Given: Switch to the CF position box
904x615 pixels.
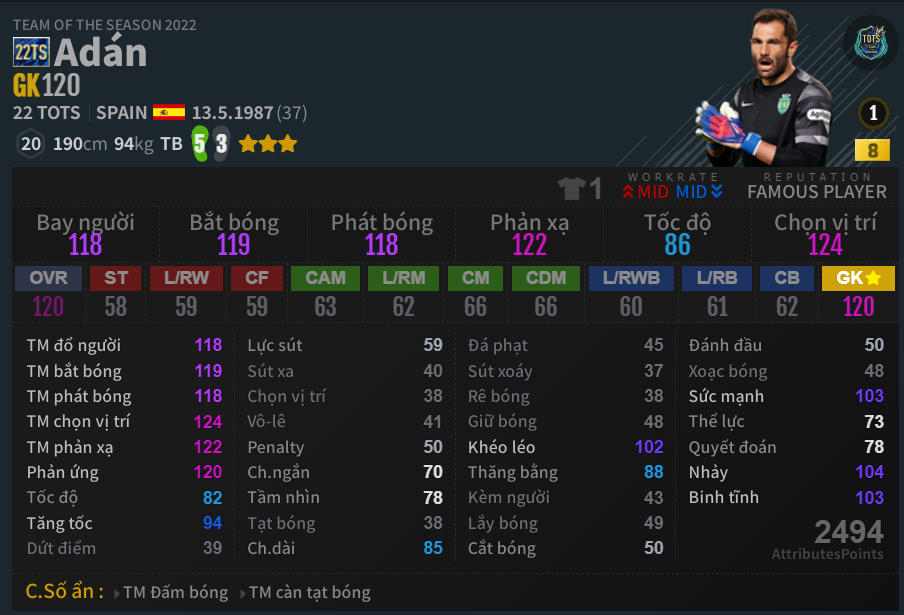Looking at the screenshot, I should click(x=257, y=292).
